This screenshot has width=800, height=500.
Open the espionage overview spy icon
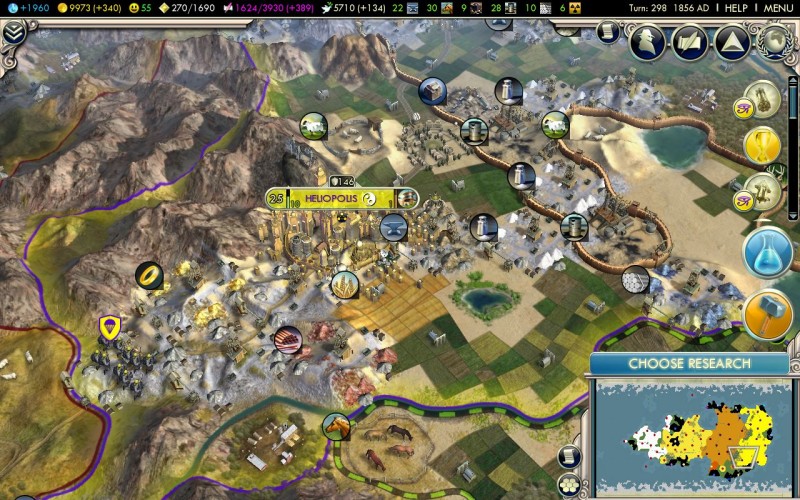(648, 40)
